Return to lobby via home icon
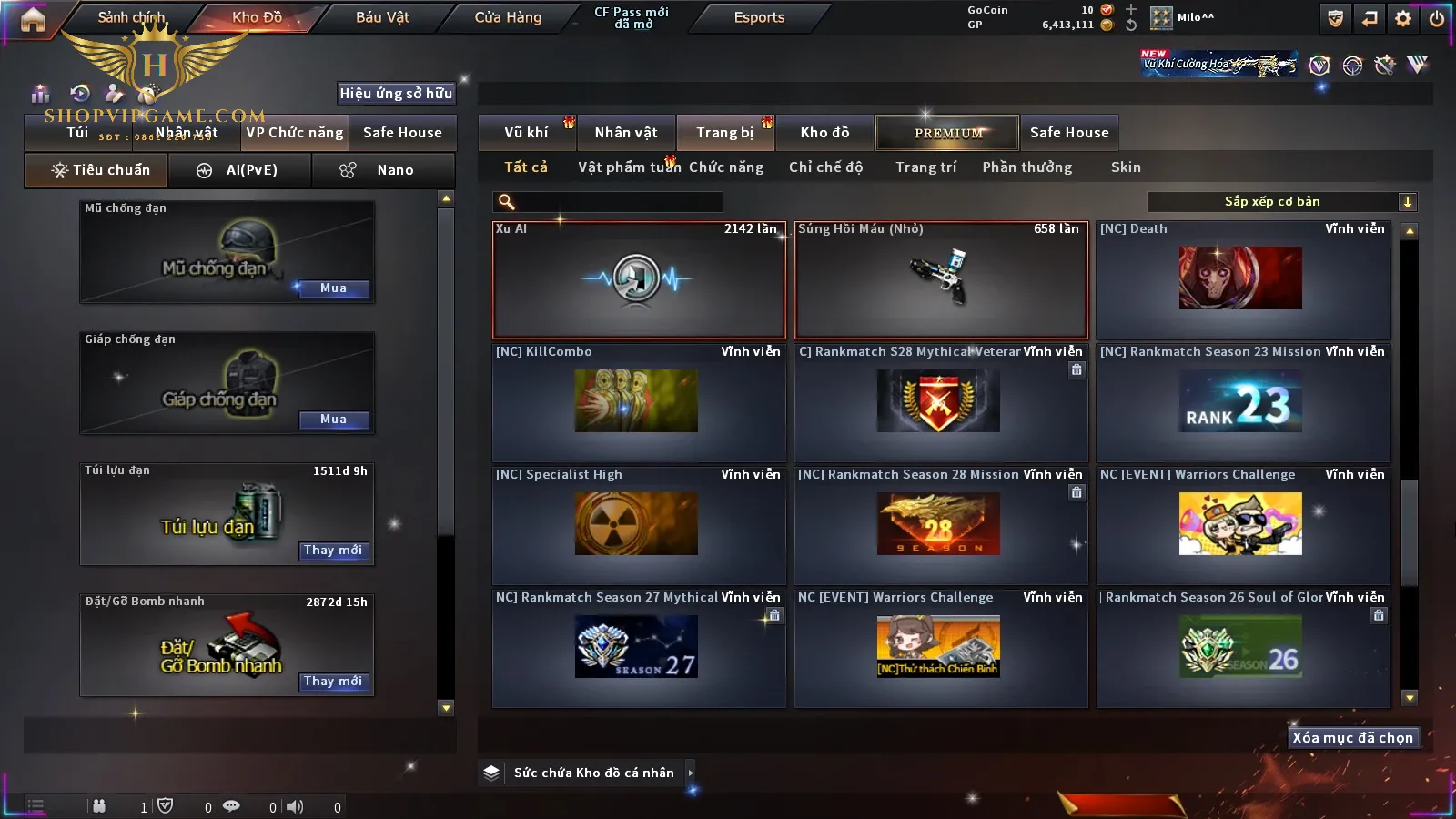The image size is (1456, 819). (33, 19)
